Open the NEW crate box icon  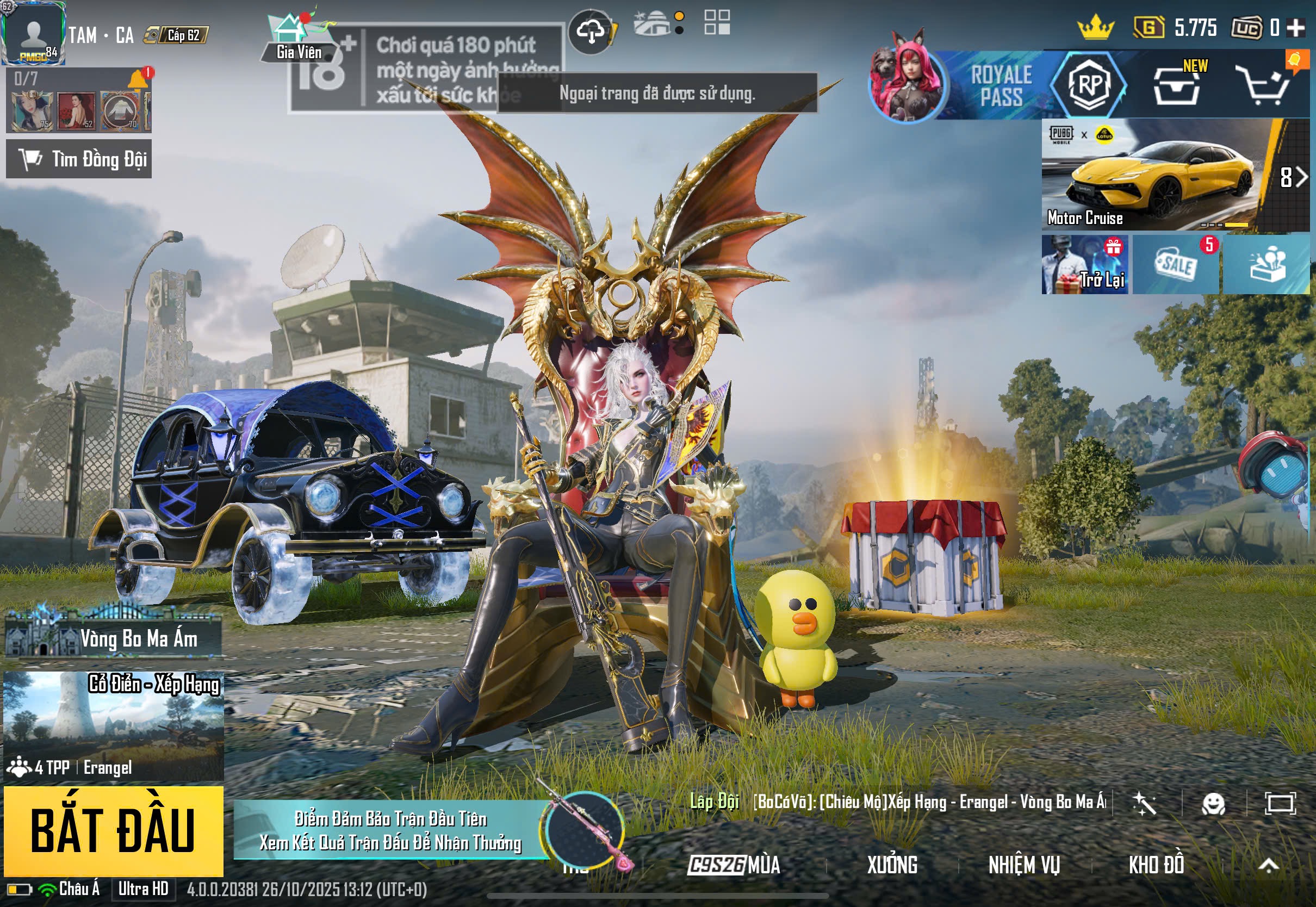point(1176,86)
